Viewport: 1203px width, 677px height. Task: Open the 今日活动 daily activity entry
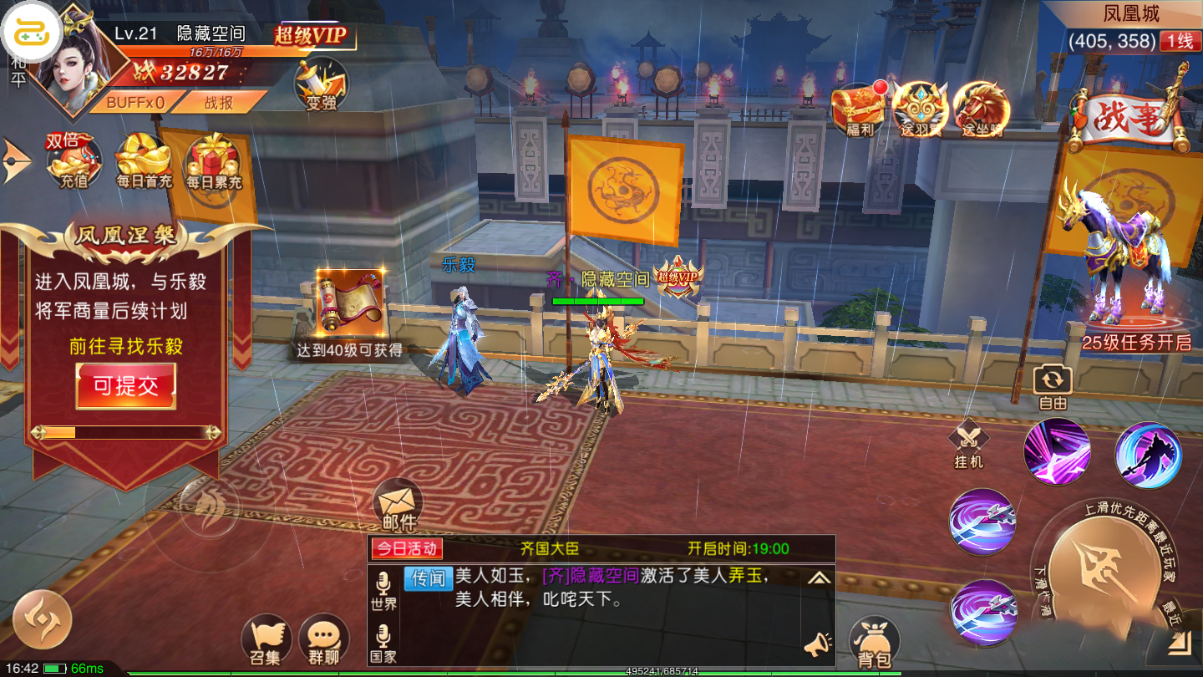pyautogui.click(x=406, y=548)
